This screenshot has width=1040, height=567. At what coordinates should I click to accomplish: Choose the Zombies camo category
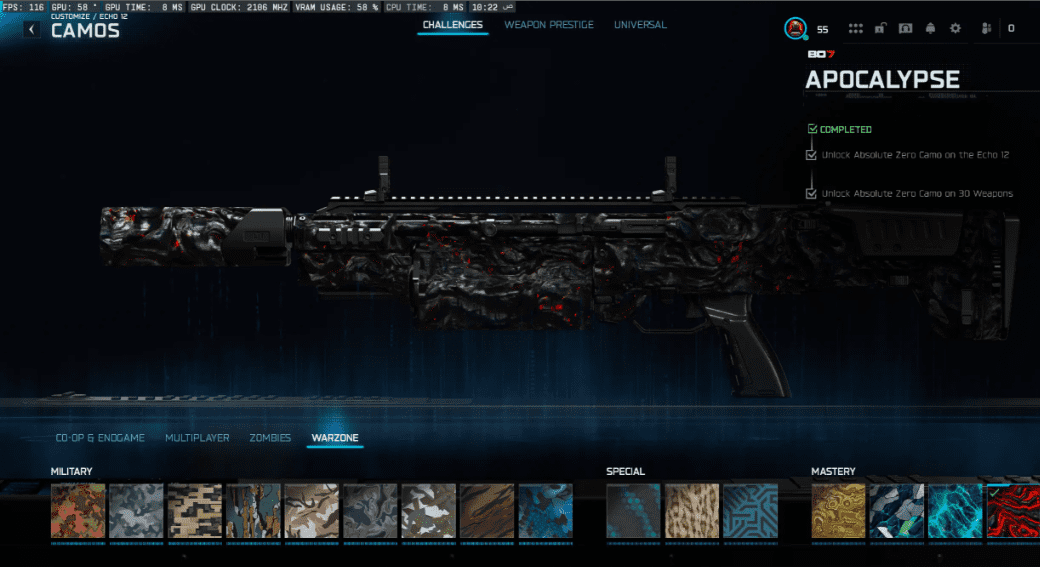tap(270, 438)
